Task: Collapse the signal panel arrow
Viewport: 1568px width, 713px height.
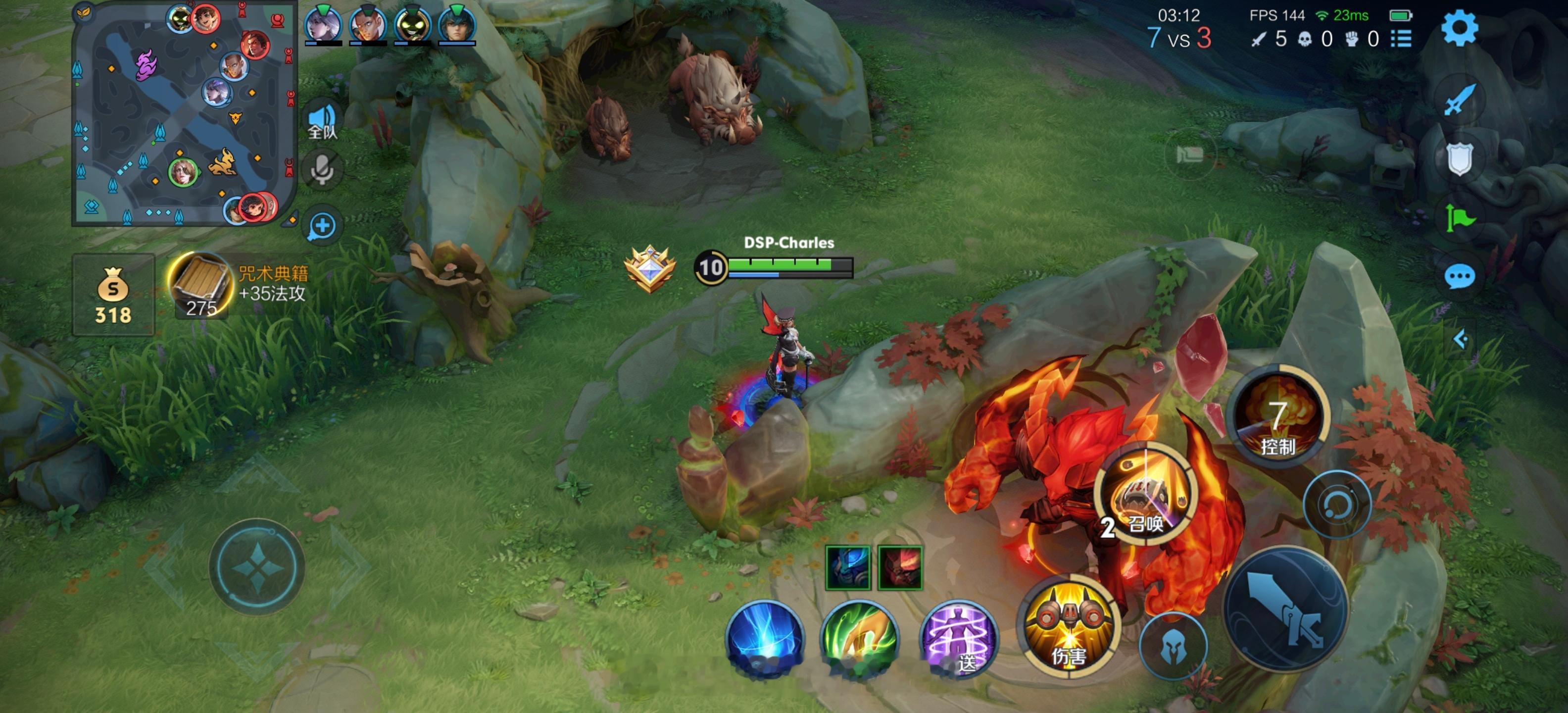Action: point(1459,339)
